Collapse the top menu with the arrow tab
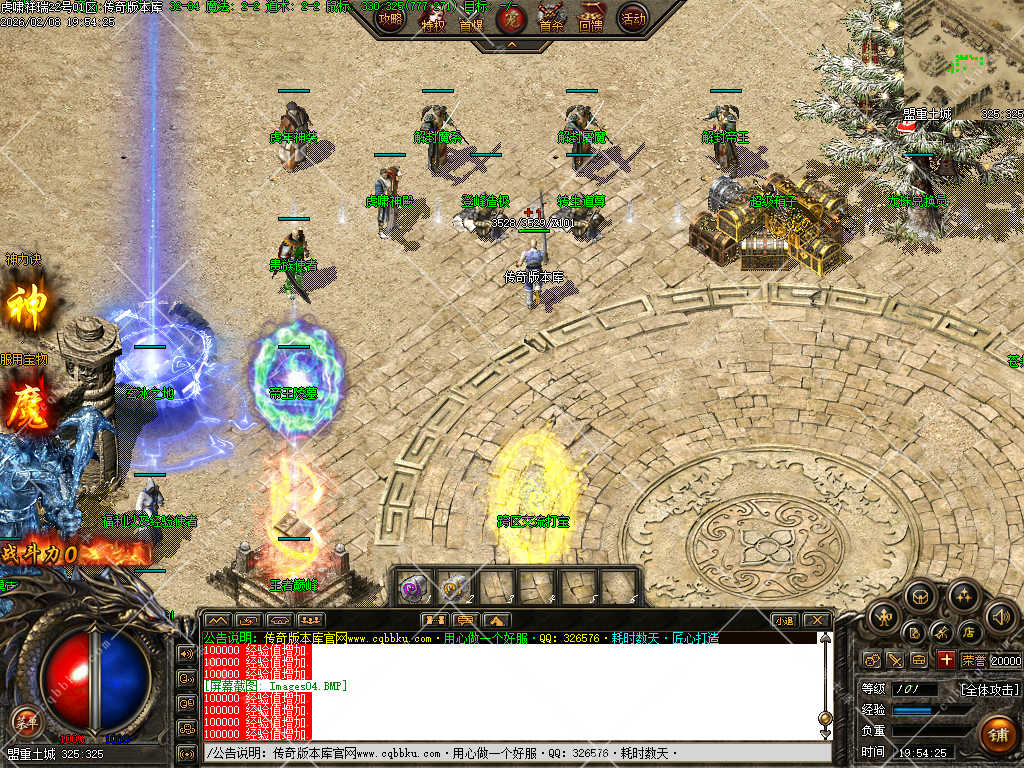Viewport: 1024px width, 768px height. pyautogui.click(x=511, y=45)
